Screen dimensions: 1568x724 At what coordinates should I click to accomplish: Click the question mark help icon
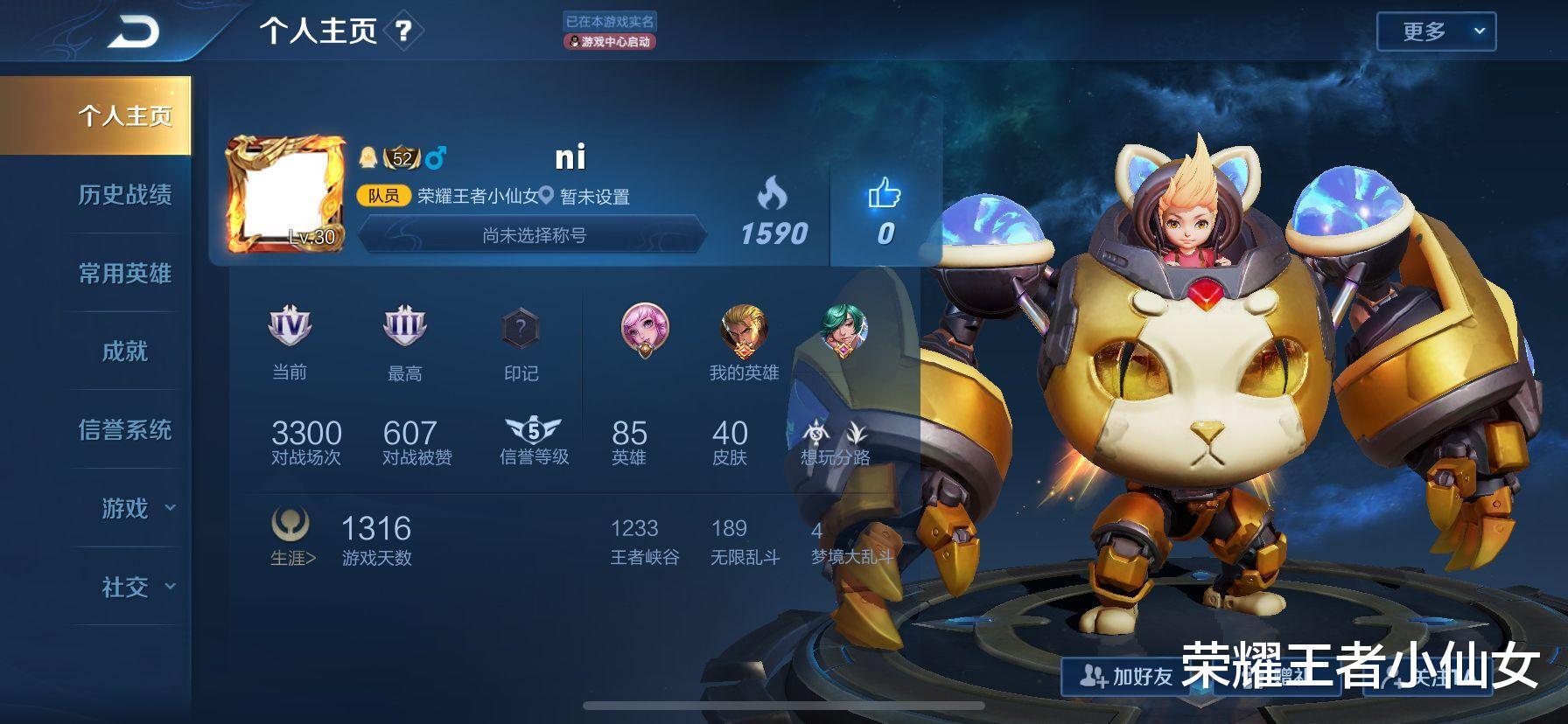coord(403,32)
